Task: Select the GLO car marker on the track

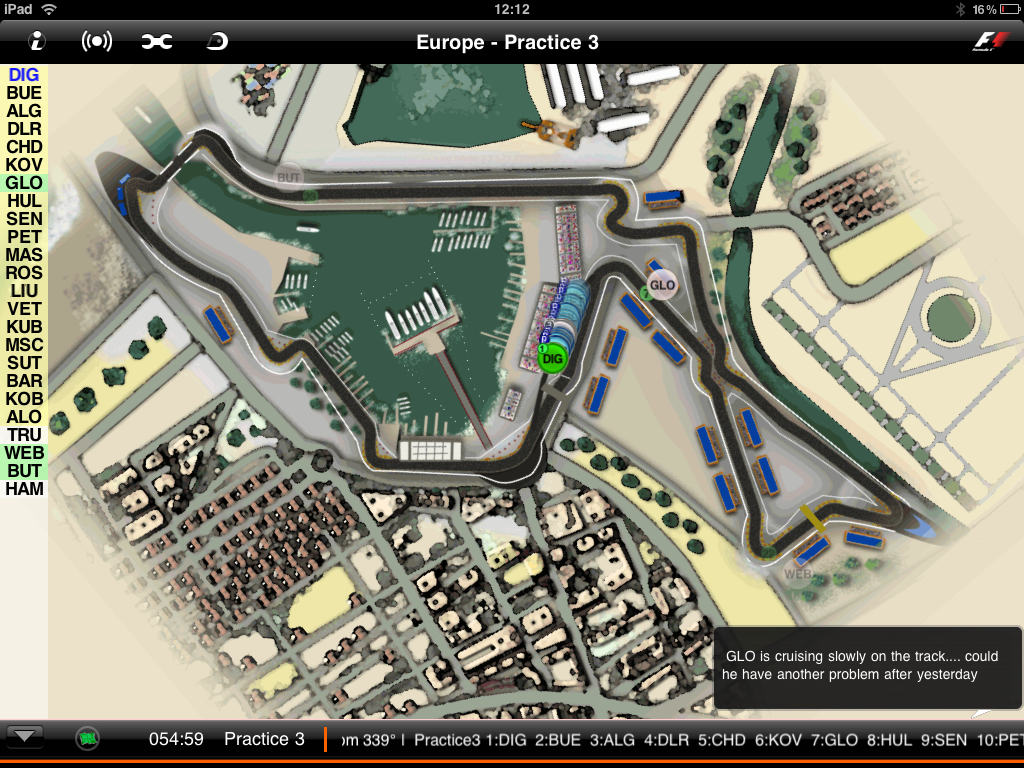Action: [x=662, y=285]
